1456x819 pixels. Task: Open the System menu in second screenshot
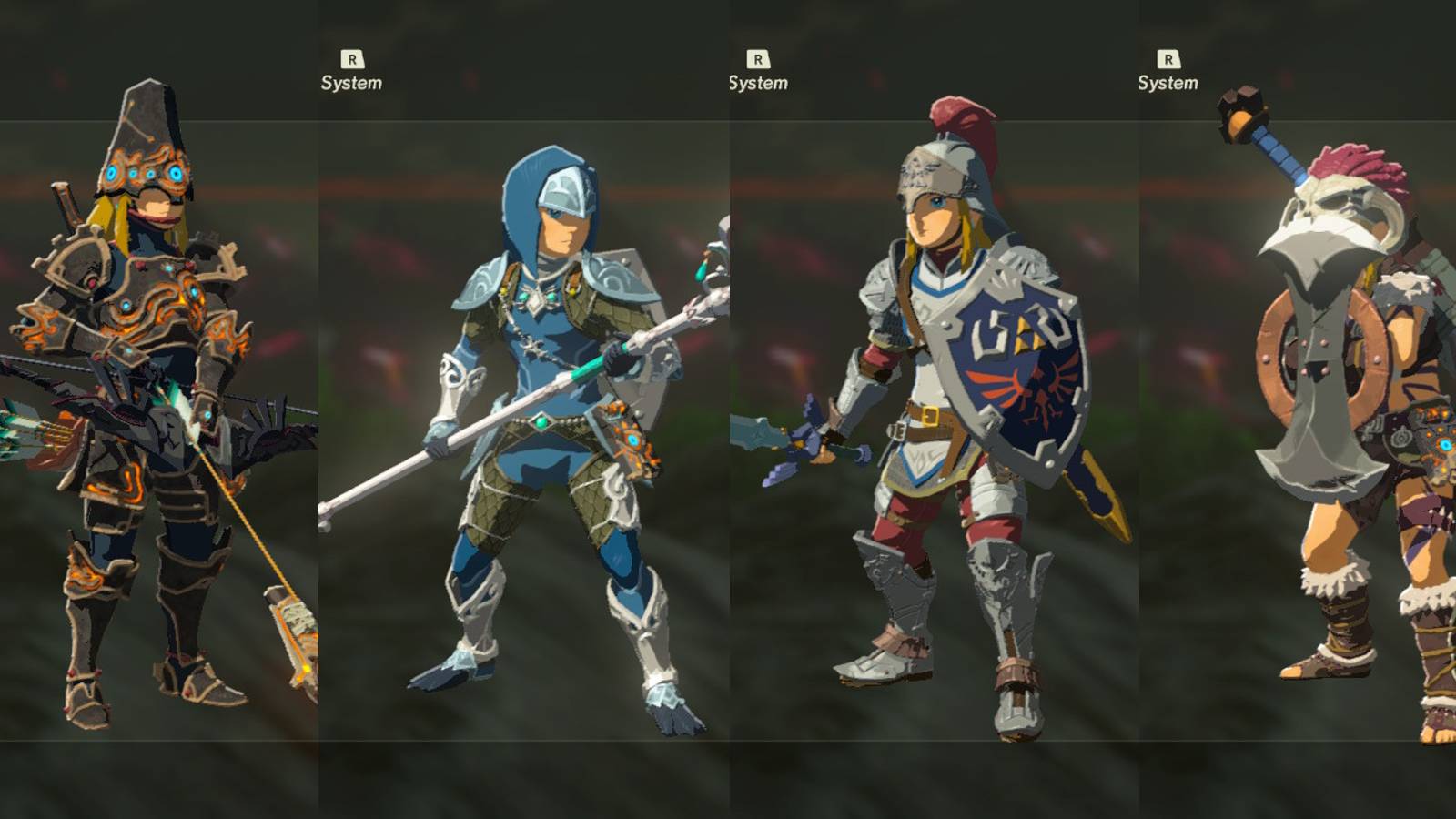pyautogui.click(x=757, y=84)
